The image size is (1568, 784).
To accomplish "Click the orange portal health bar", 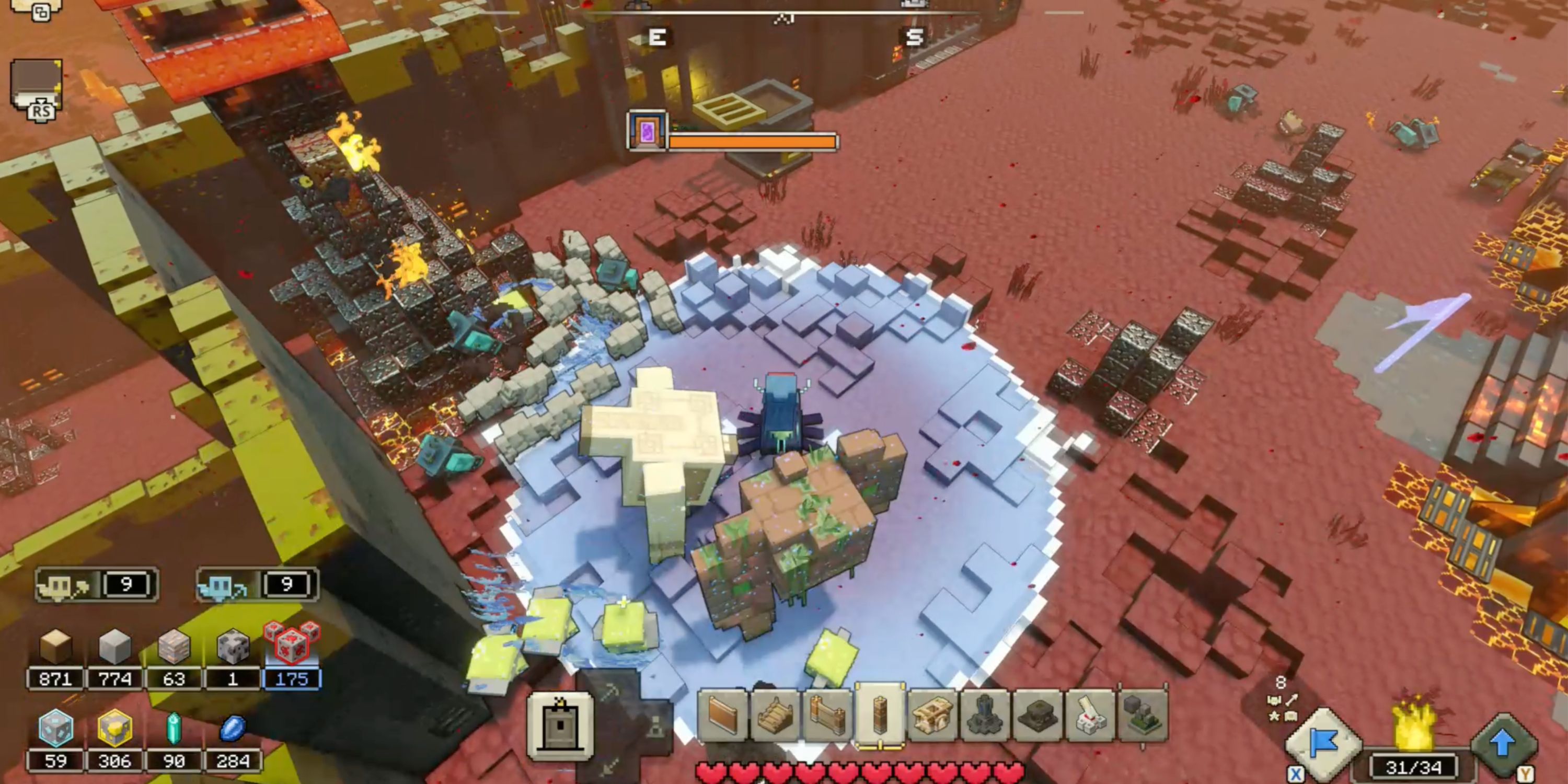I will (x=752, y=141).
